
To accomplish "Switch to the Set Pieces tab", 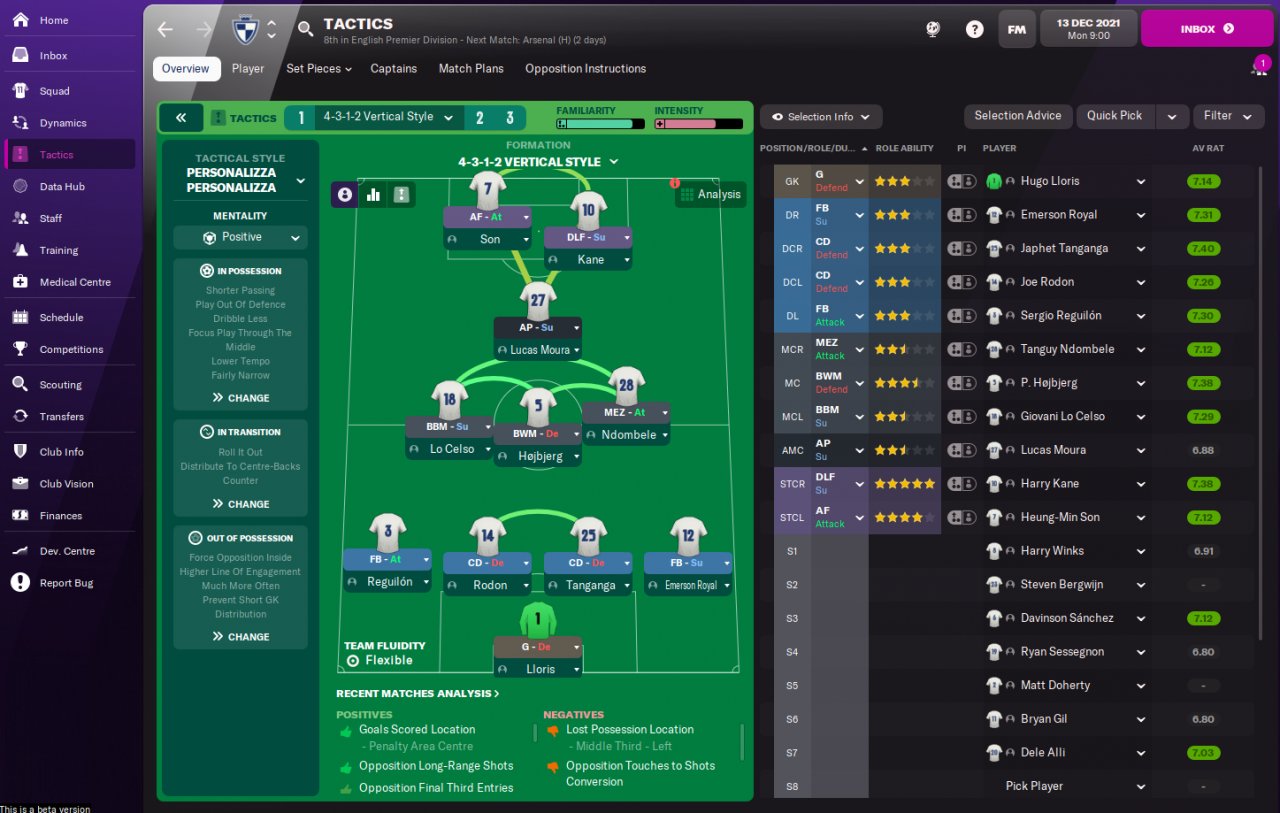I will pos(319,69).
